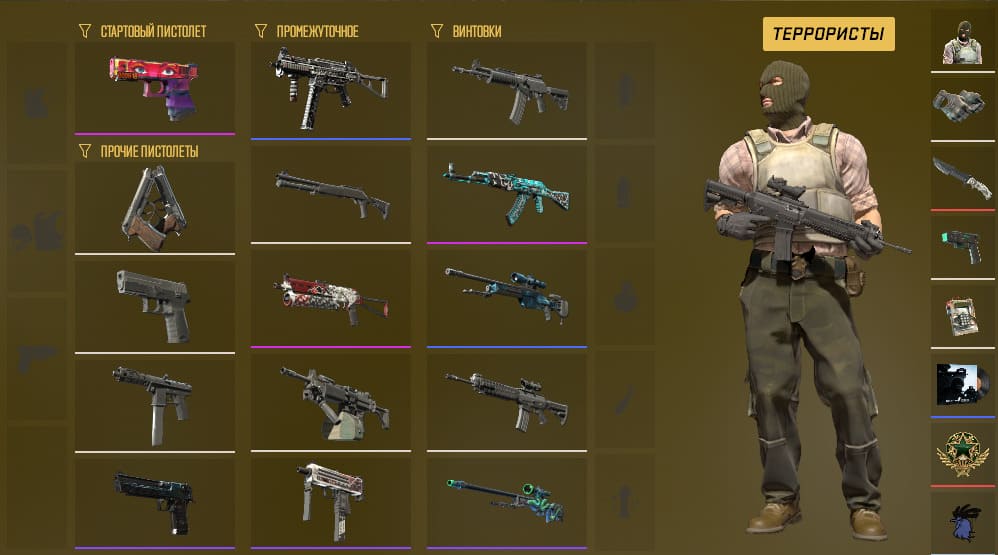Image resolution: width=998 pixels, height=555 pixels.
Task: Pick the Tec-9 pistol slot
Action: (x=154, y=400)
